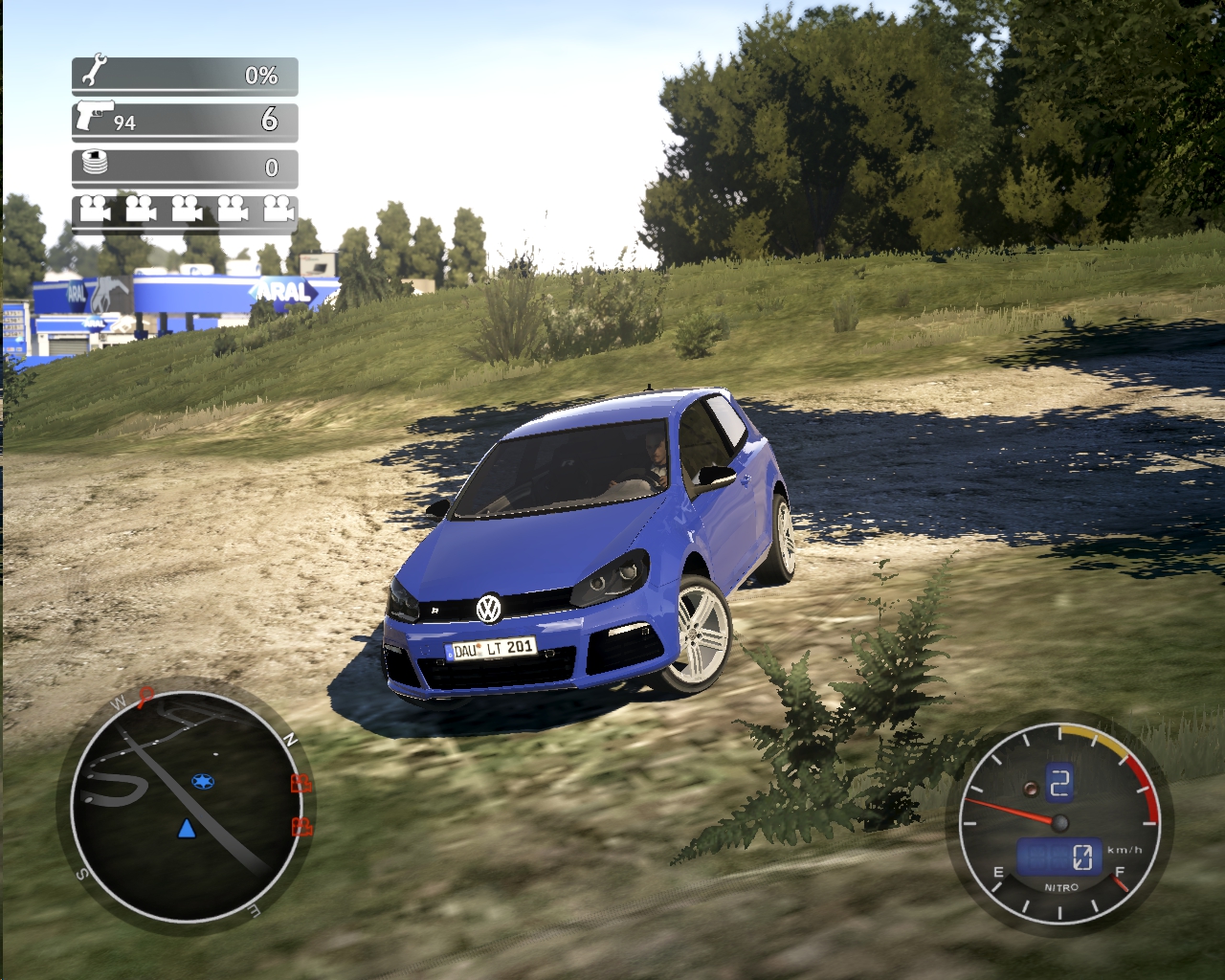Select the blue star marker on minimap
The width and height of the screenshot is (1225, 980).
pyautogui.click(x=202, y=782)
